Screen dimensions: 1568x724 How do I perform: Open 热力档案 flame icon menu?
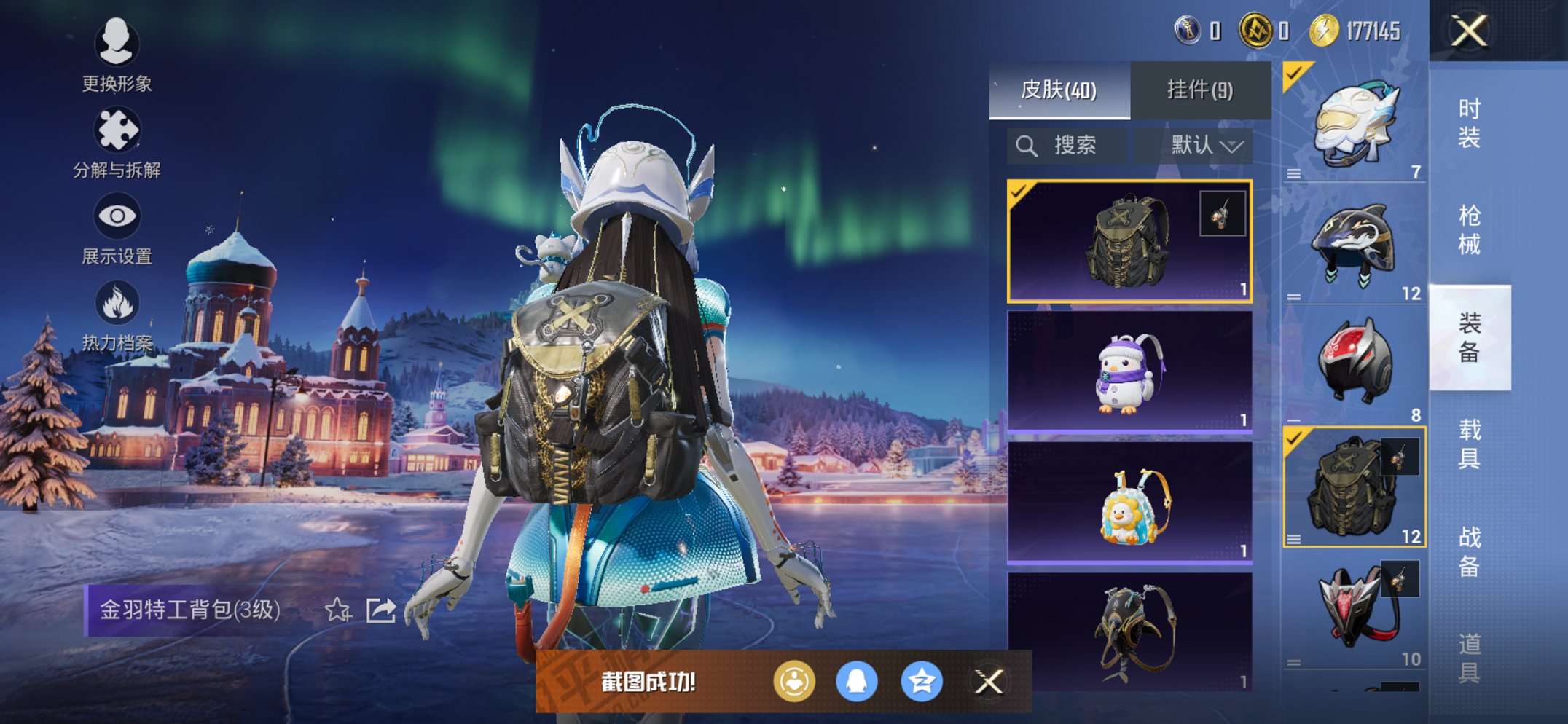click(x=117, y=315)
